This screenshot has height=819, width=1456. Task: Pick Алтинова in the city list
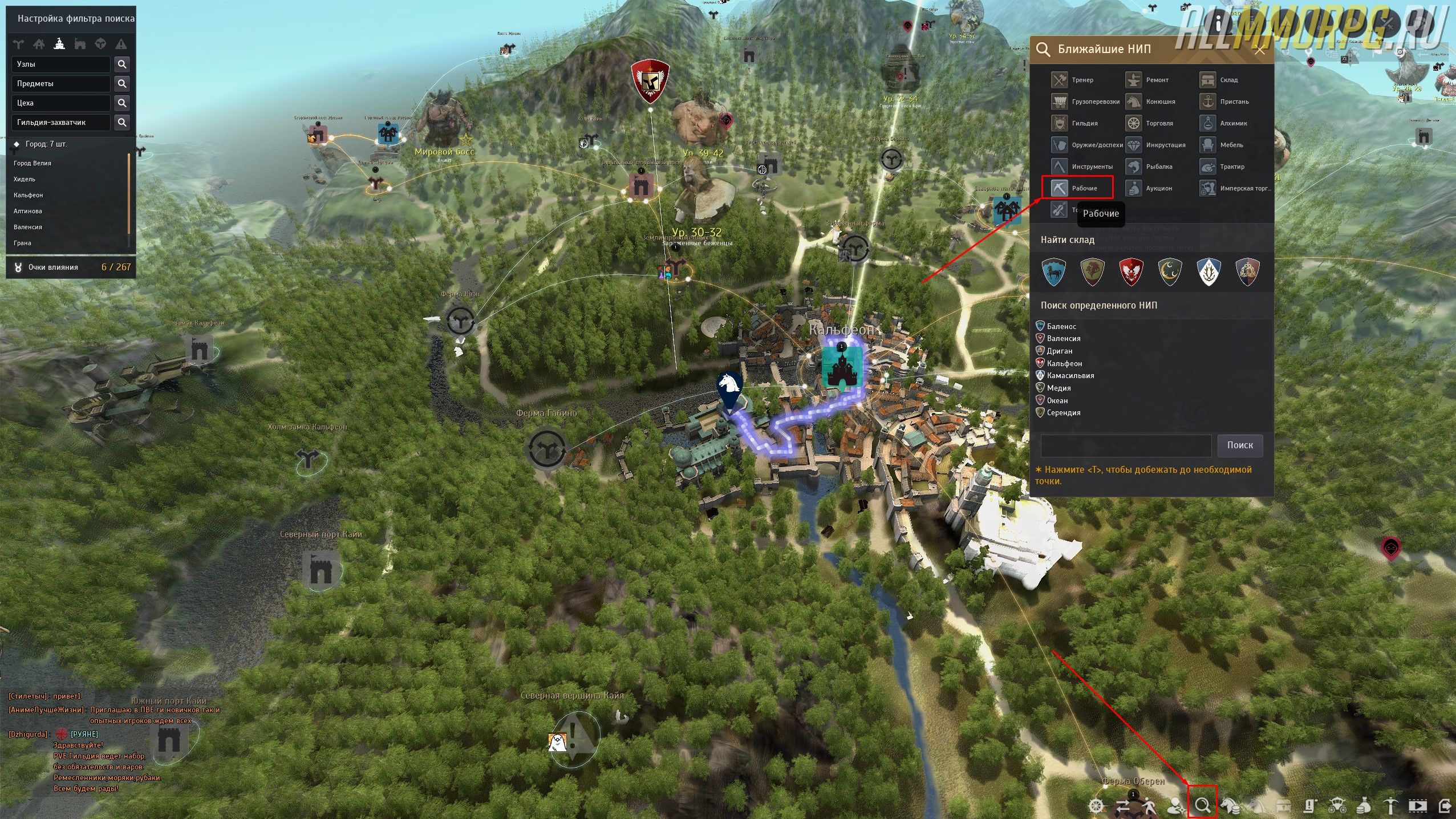pos(28,211)
